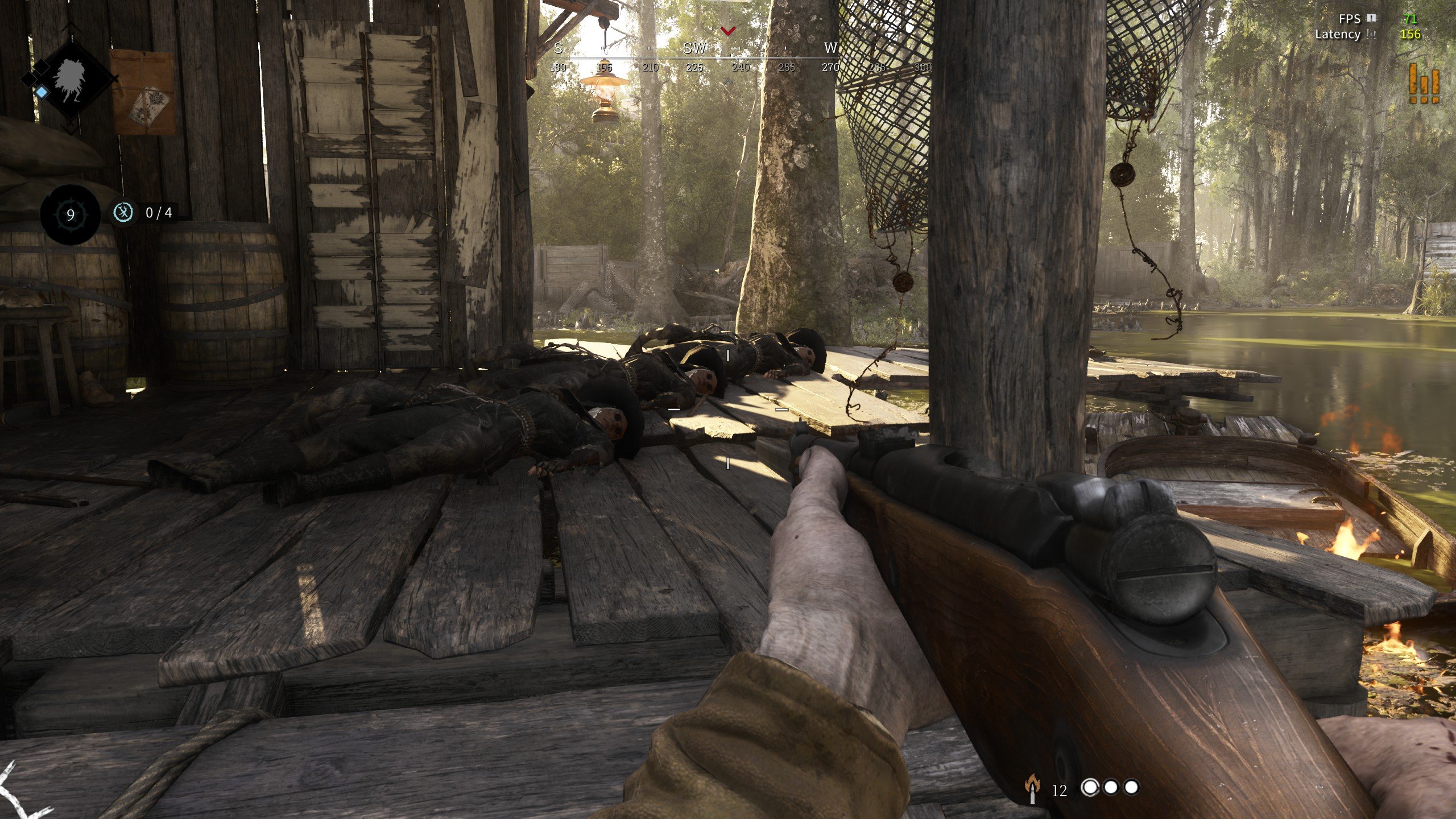
Task: Click the compass heading strip
Action: point(739,58)
